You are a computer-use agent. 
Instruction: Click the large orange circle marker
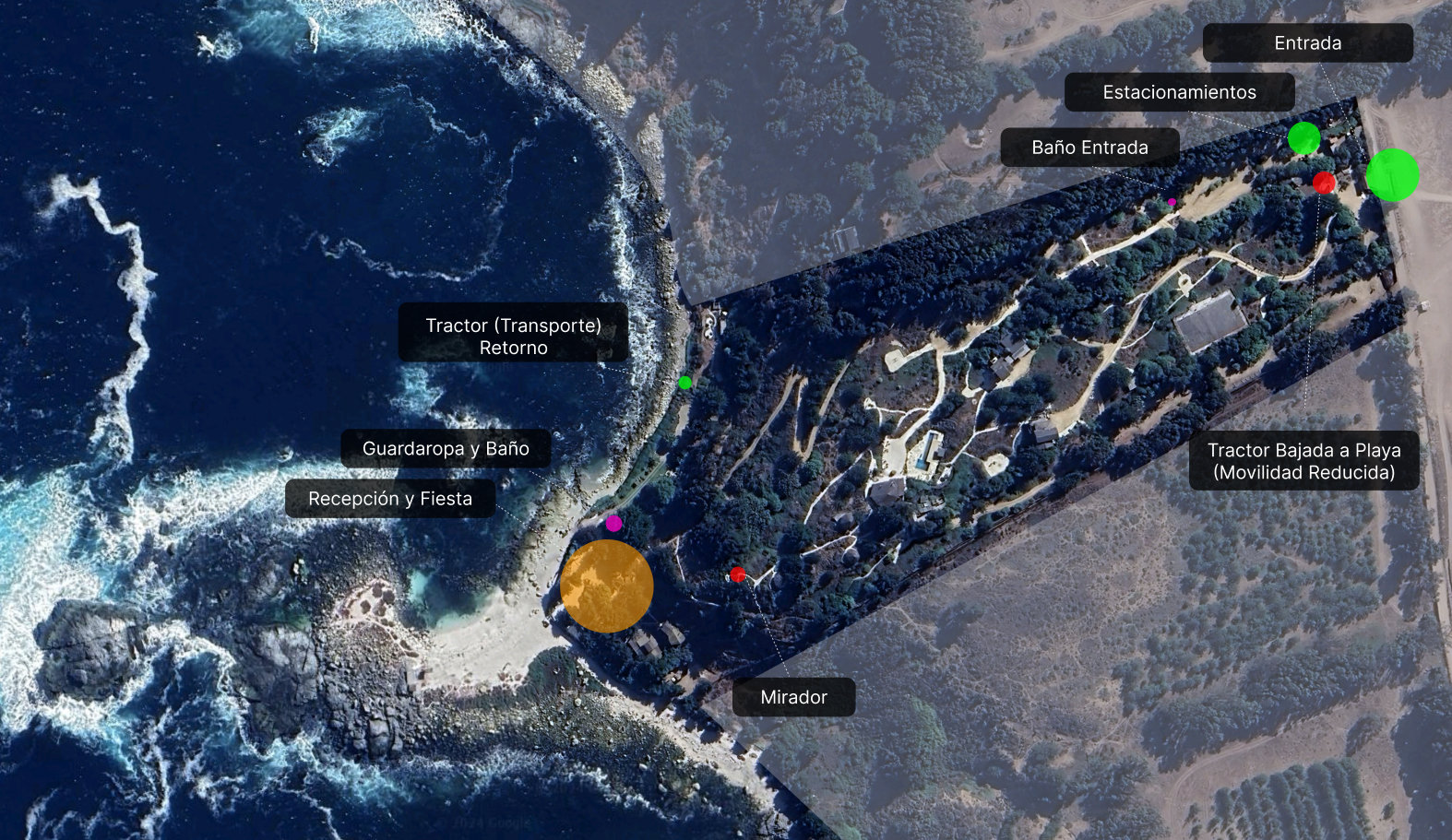point(607,586)
